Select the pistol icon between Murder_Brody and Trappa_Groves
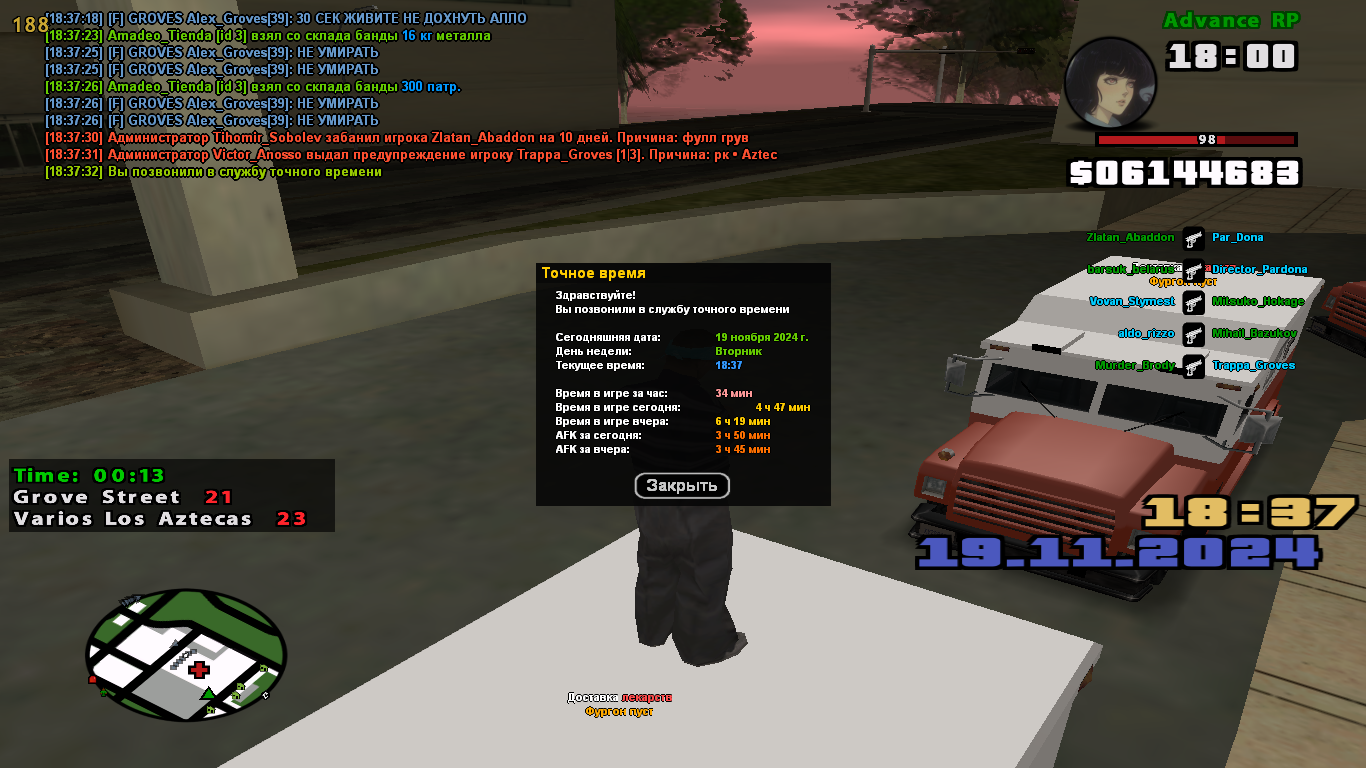Screen dimensions: 1366x768 [1194, 367]
